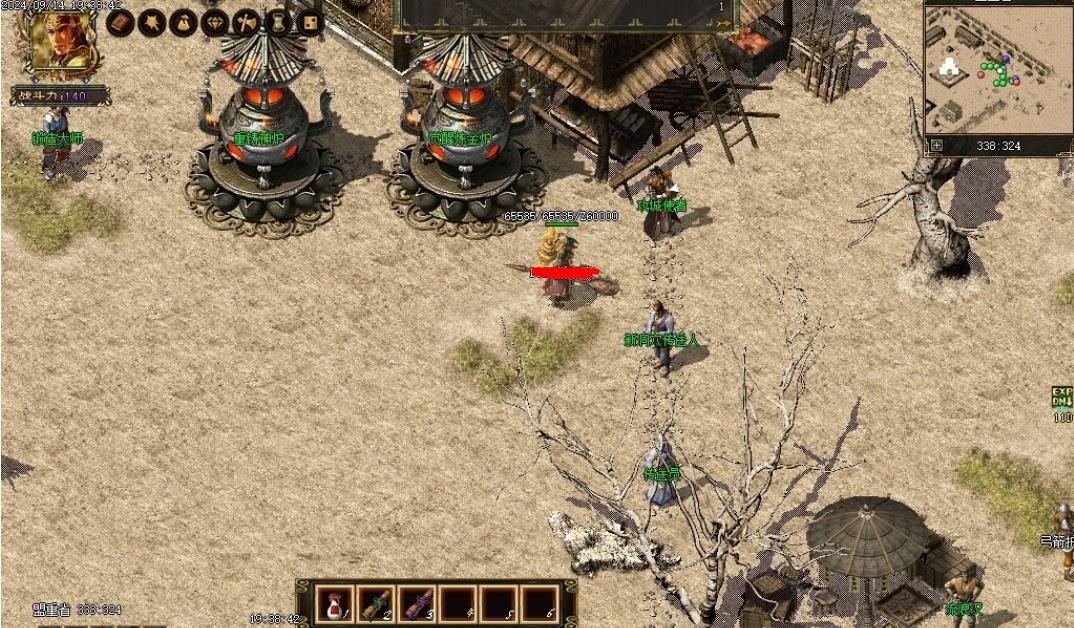Select the dice icon

click(x=309, y=22)
